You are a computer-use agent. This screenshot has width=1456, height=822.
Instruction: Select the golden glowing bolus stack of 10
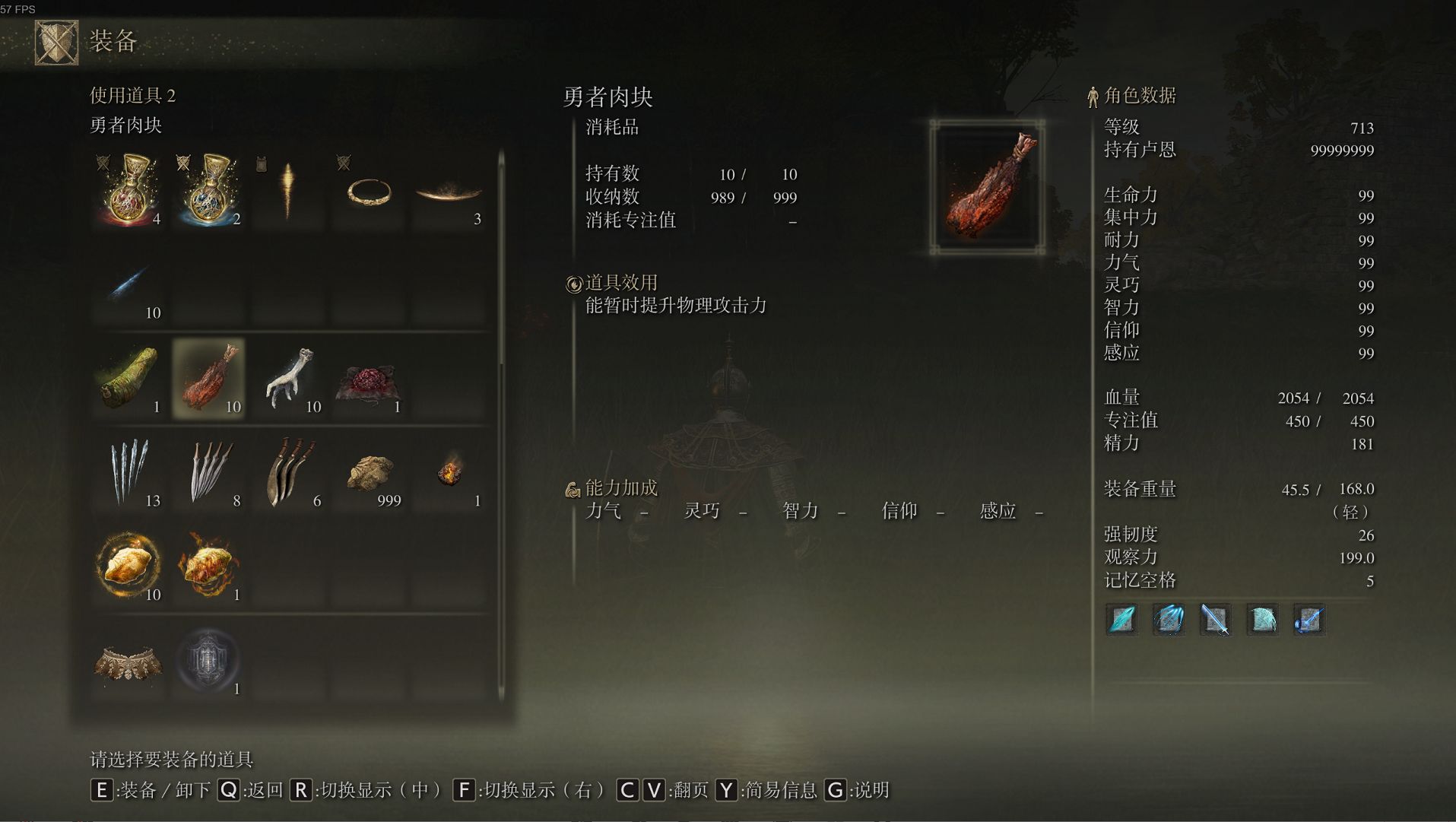tap(128, 567)
